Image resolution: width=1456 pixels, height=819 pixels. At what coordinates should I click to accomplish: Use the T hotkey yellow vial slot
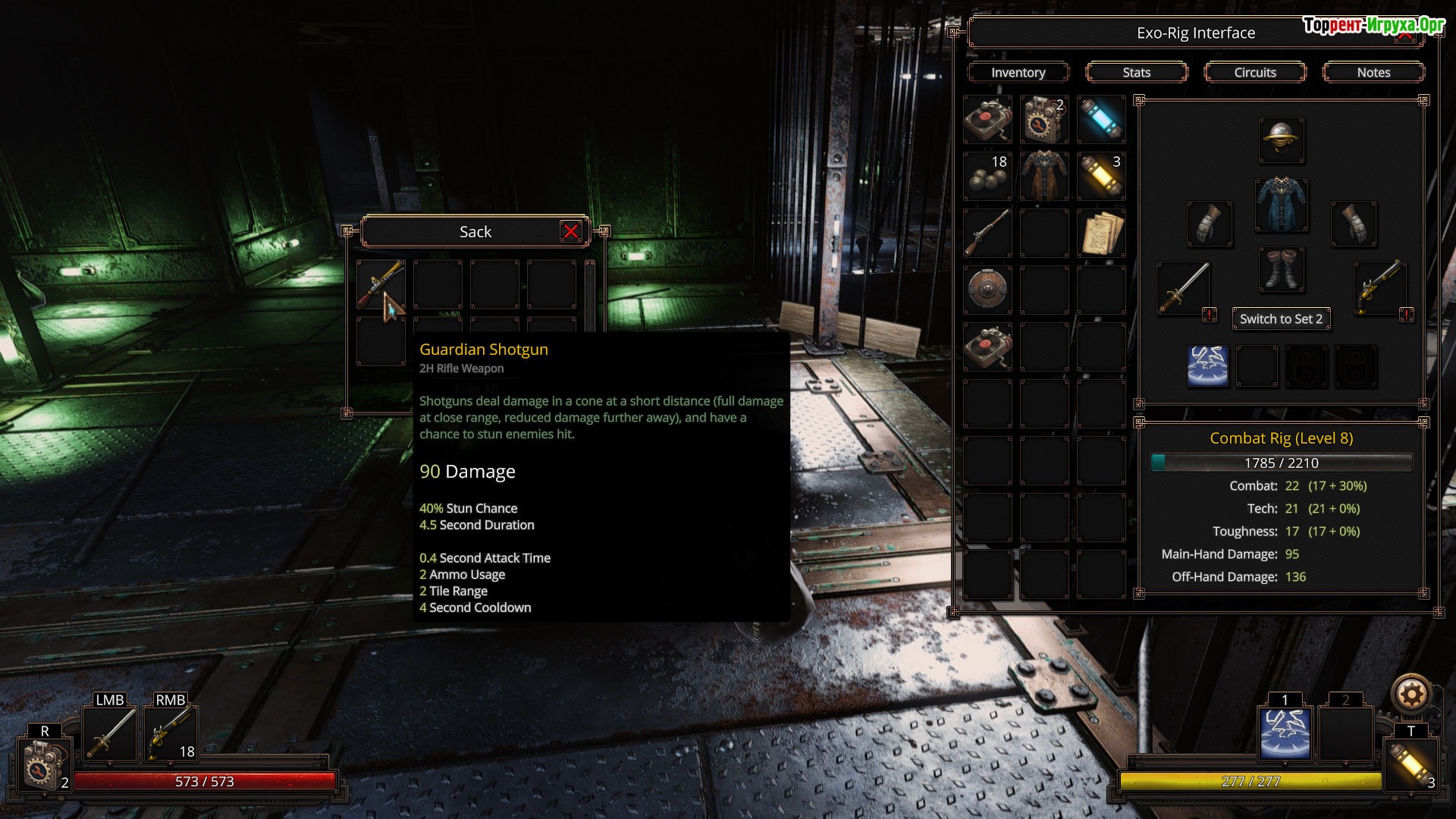[1411, 764]
